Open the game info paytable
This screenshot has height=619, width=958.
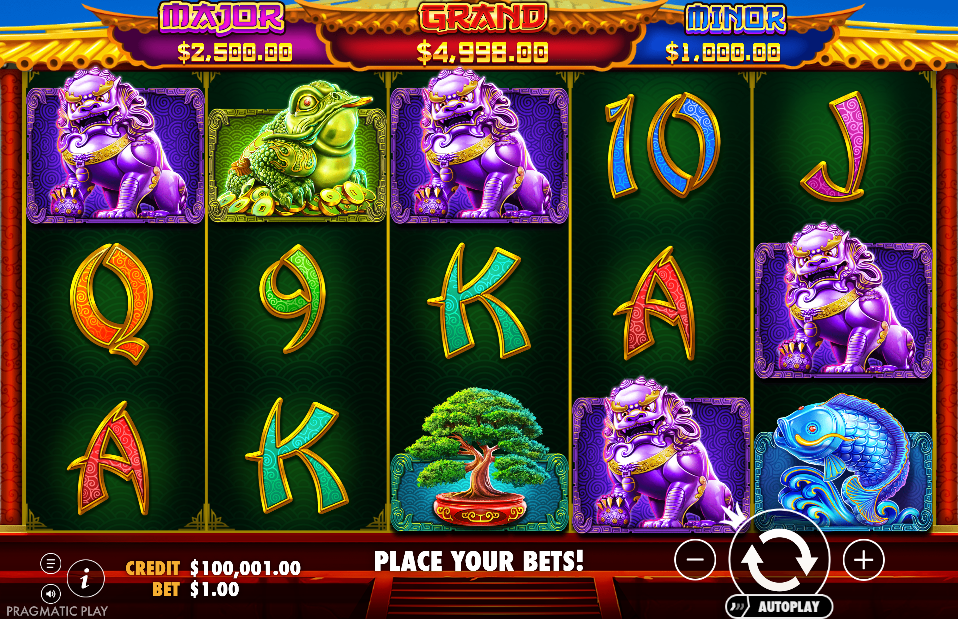[x=86, y=577]
